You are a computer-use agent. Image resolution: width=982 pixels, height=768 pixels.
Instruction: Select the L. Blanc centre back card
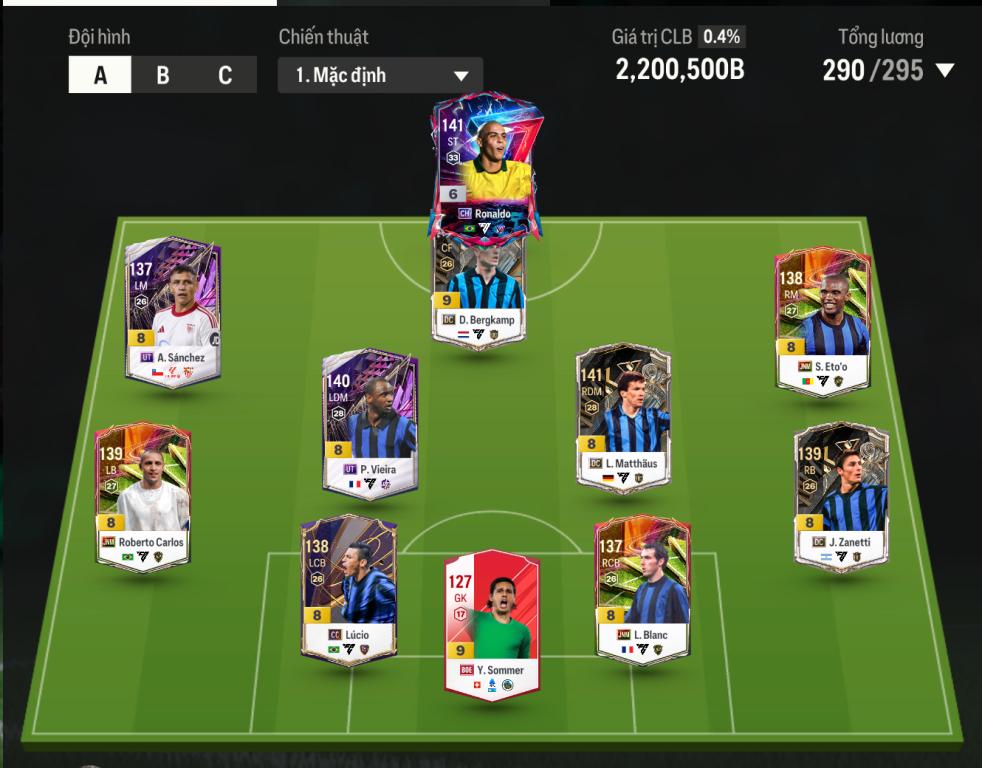point(643,590)
